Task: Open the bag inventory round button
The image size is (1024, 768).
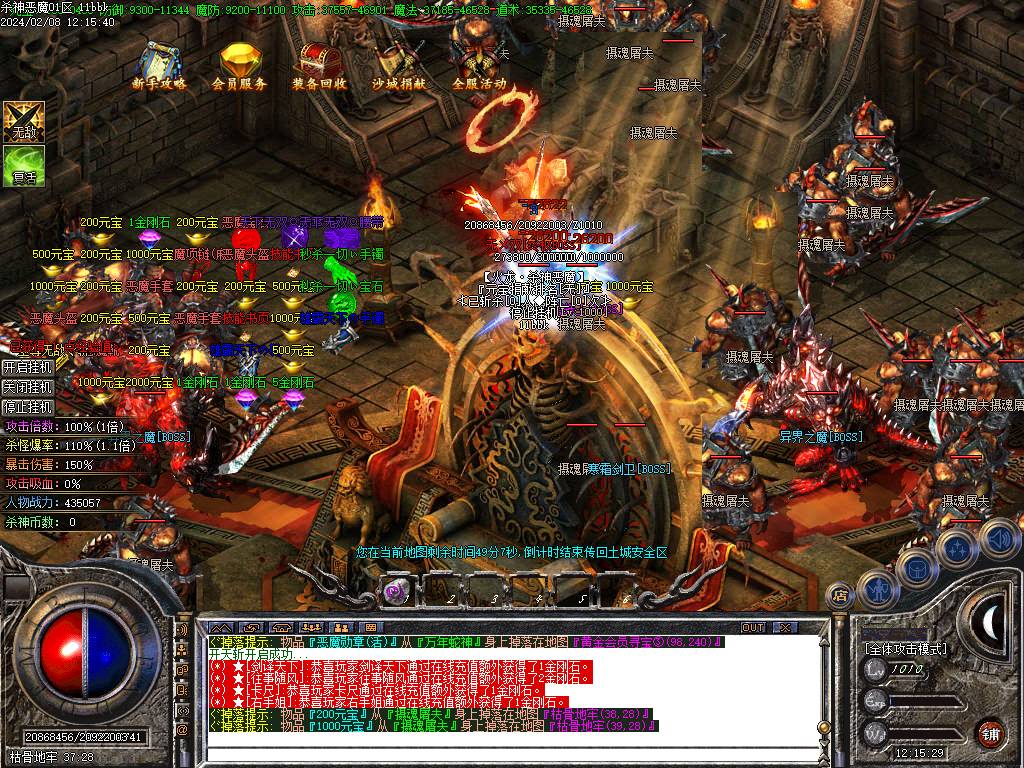Action: coord(917,567)
